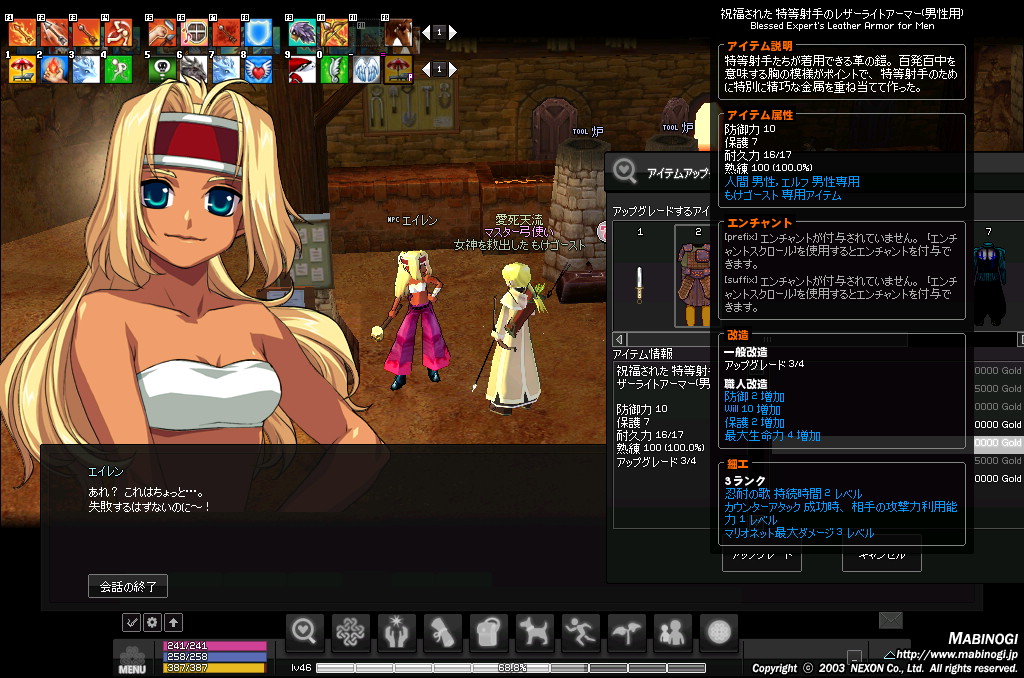
Task: Cancel the item upgrade with キャンセル
Action: pyautogui.click(x=881, y=557)
